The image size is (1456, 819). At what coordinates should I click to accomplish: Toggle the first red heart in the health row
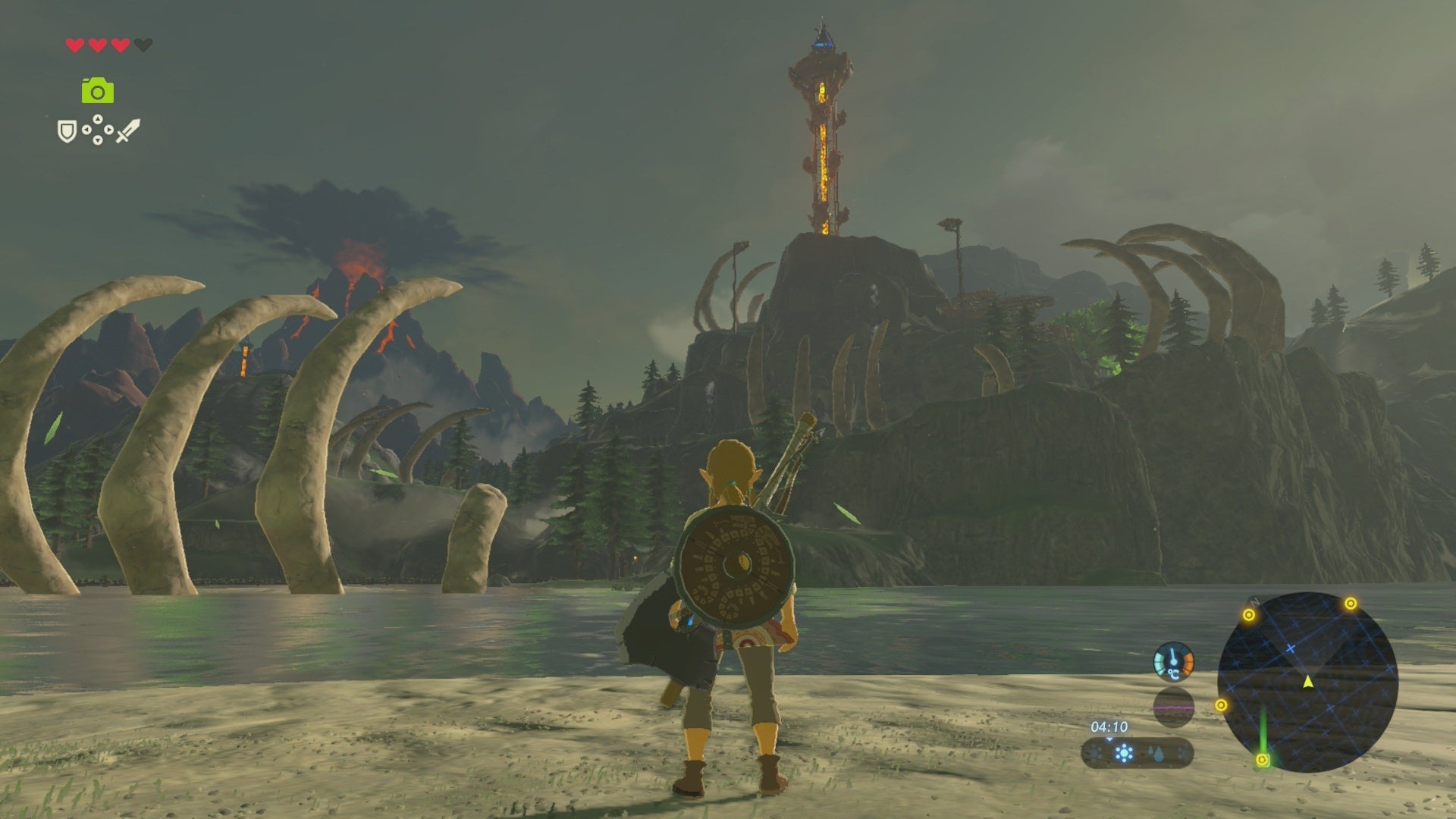point(74,45)
